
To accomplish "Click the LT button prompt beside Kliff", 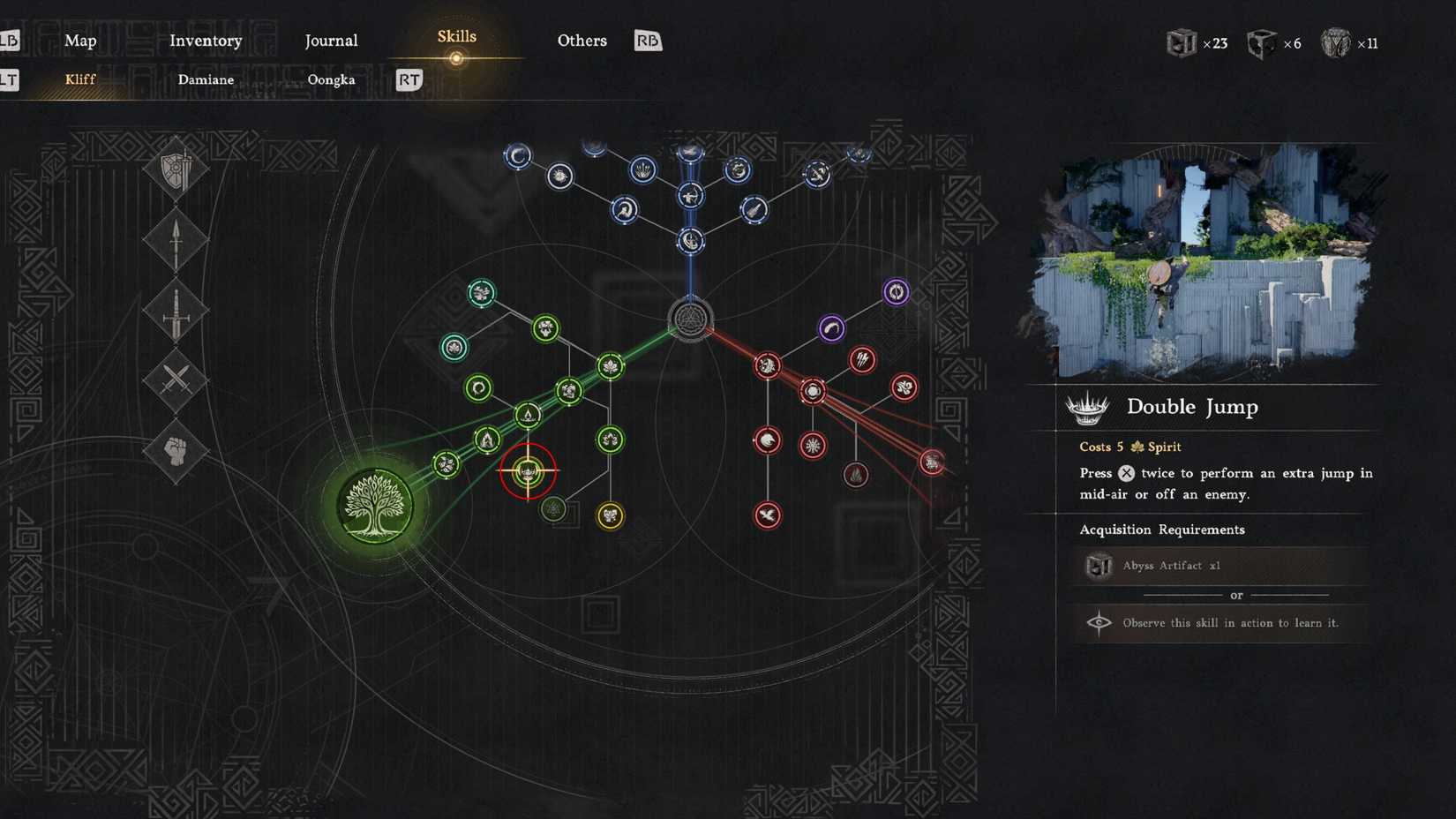I will tap(11, 79).
